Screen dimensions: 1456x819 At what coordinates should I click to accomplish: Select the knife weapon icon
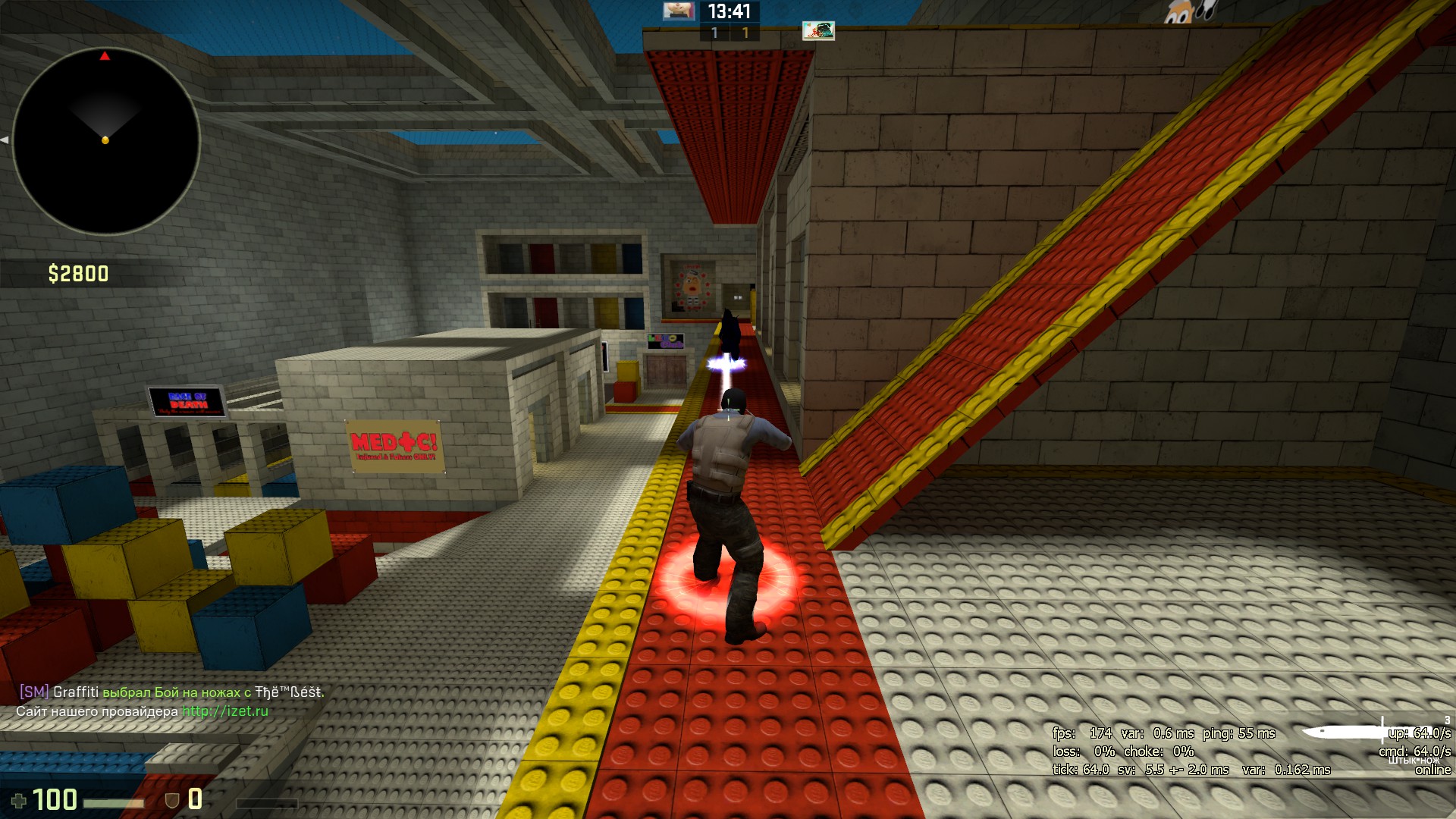tap(1344, 732)
